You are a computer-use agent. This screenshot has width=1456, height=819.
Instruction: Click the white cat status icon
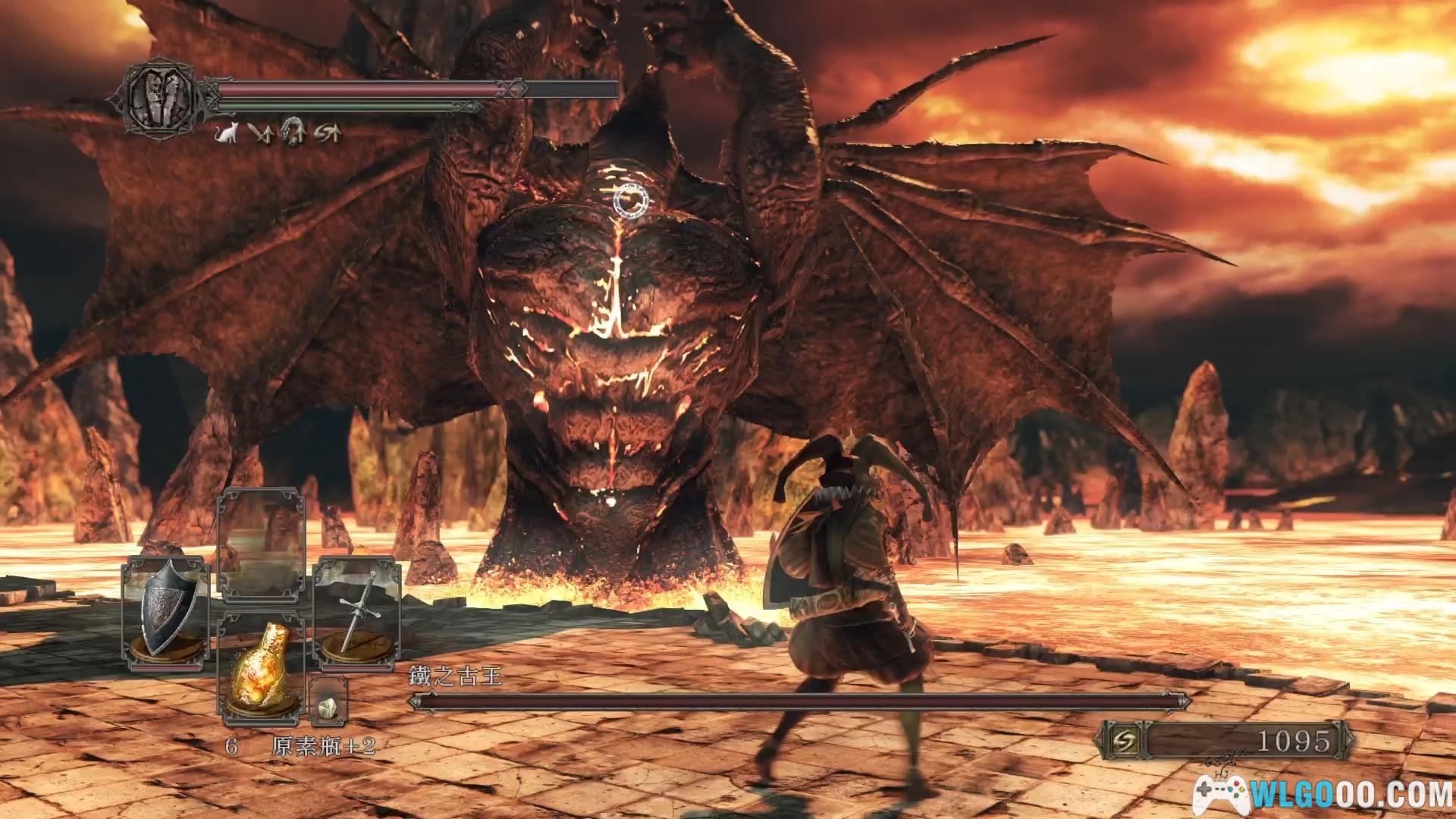point(225,134)
